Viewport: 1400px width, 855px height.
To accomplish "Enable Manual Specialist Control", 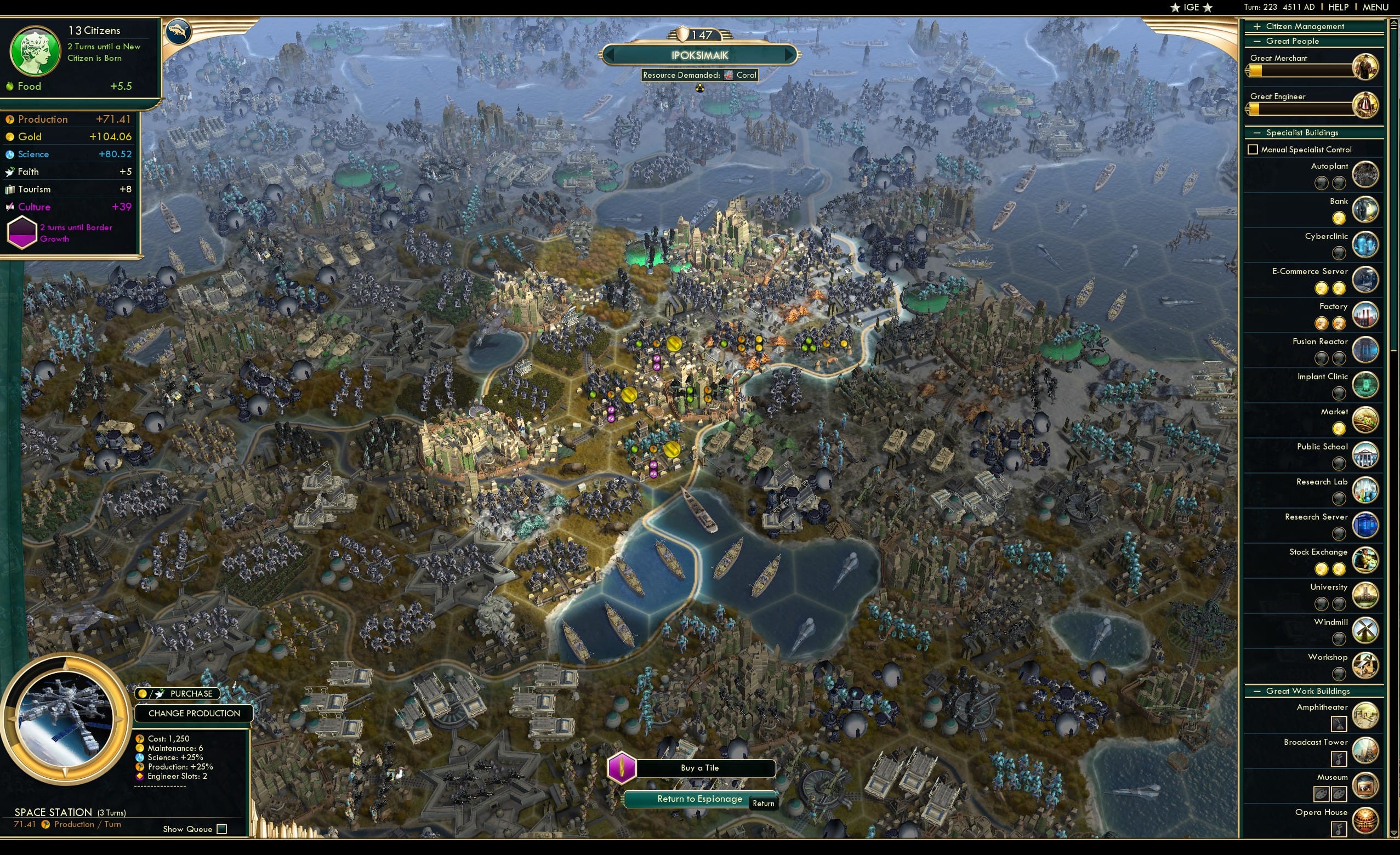I will [1253, 149].
